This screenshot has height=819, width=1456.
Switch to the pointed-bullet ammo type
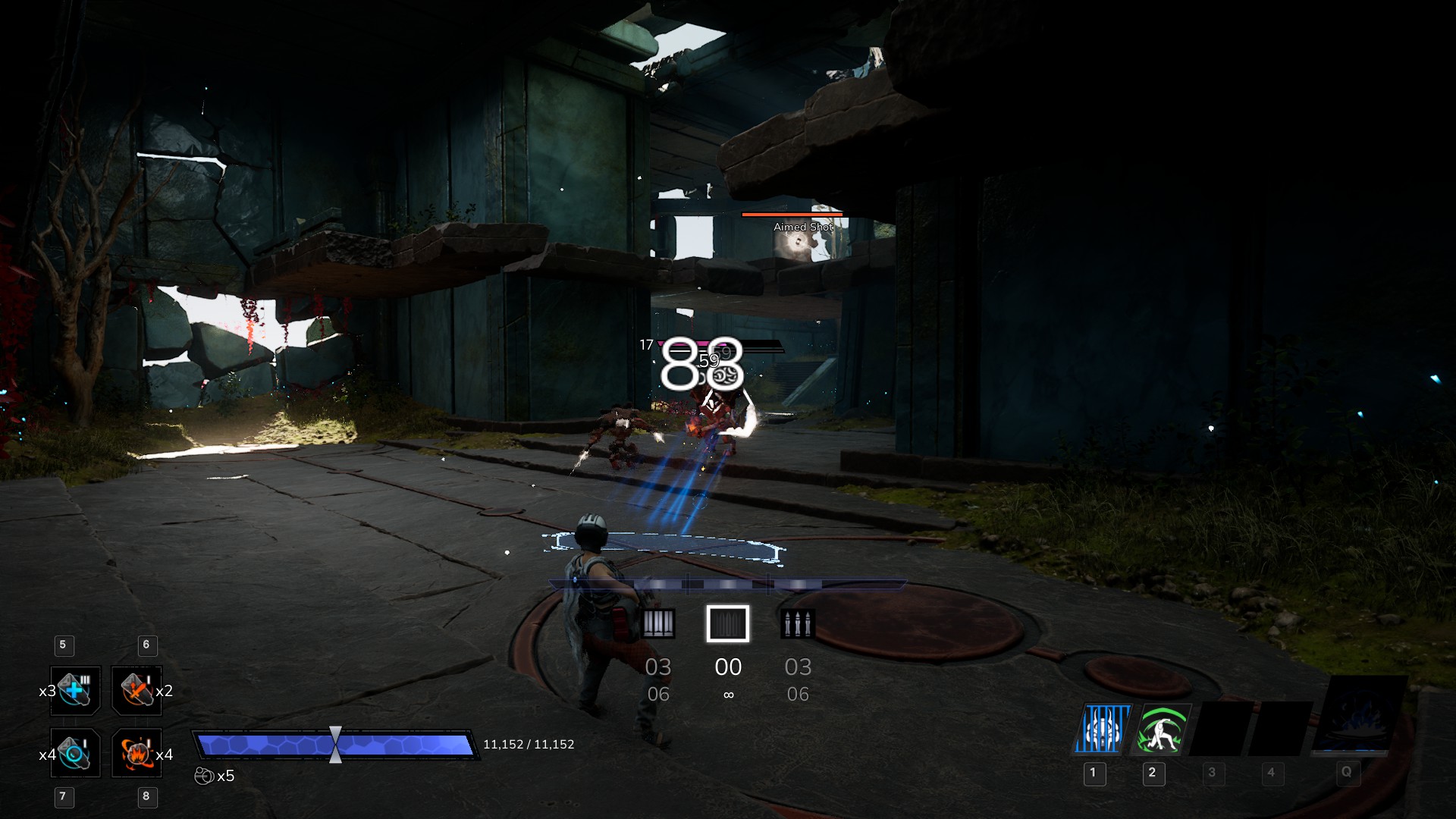(798, 624)
